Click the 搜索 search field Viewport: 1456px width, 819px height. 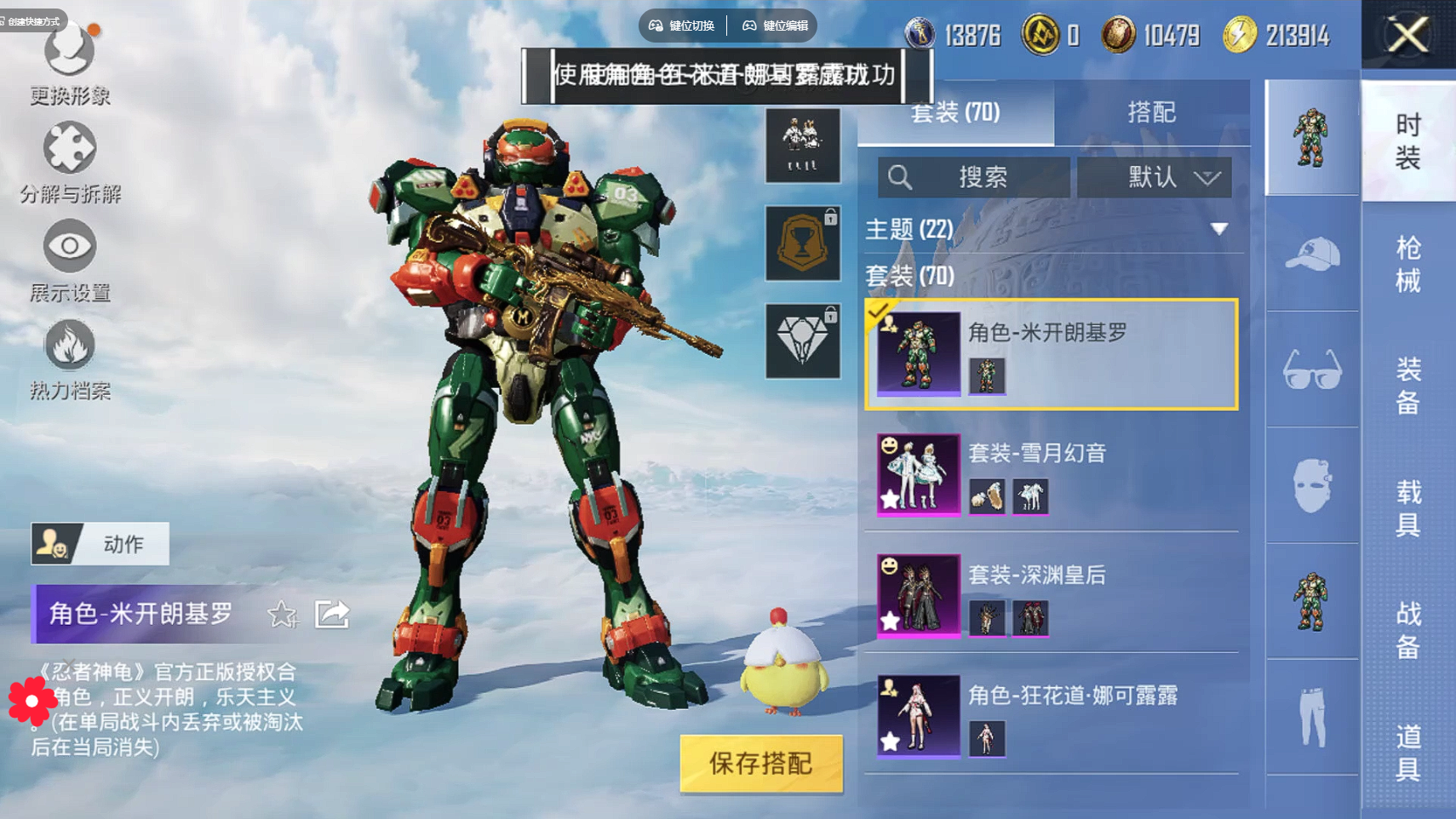(x=974, y=177)
